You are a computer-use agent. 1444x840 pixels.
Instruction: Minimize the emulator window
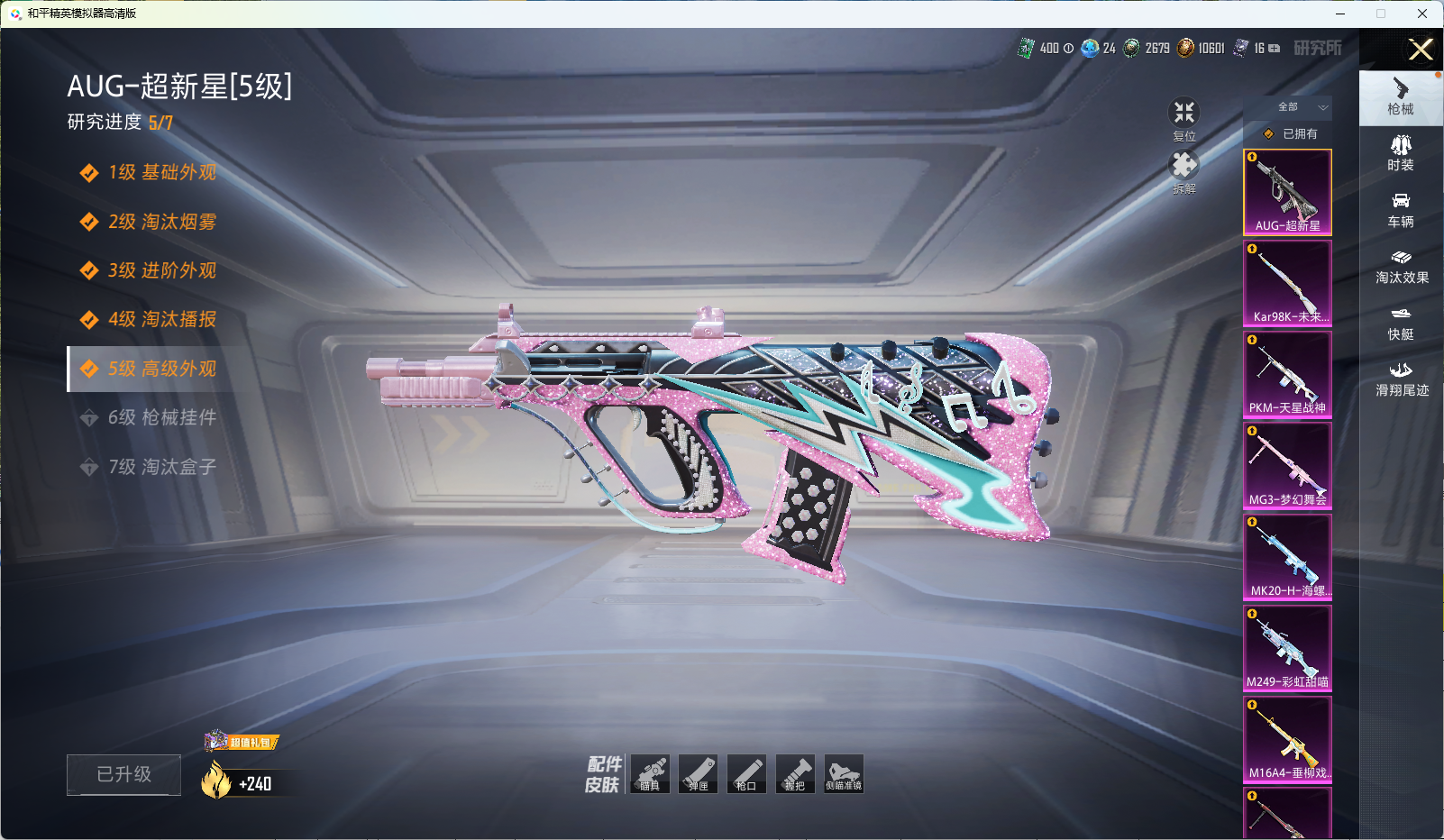1340,14
